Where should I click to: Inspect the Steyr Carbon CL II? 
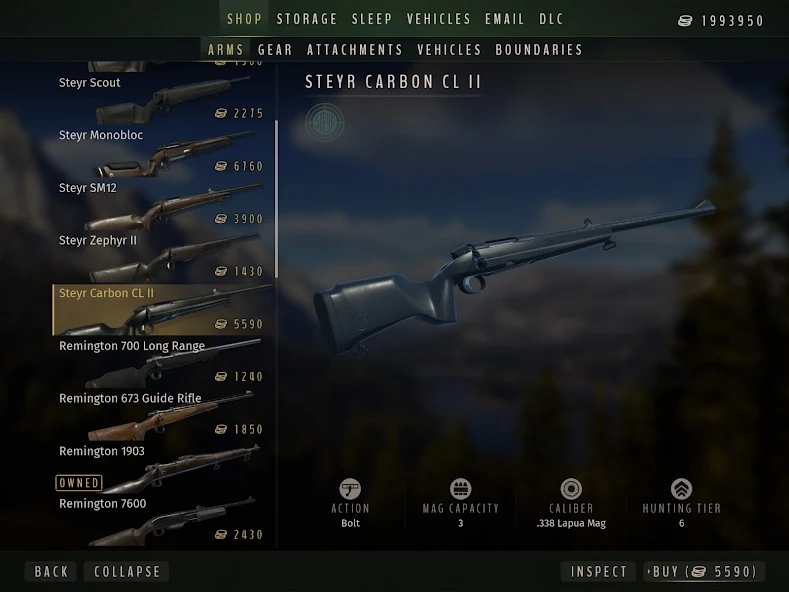pos(599,572)
